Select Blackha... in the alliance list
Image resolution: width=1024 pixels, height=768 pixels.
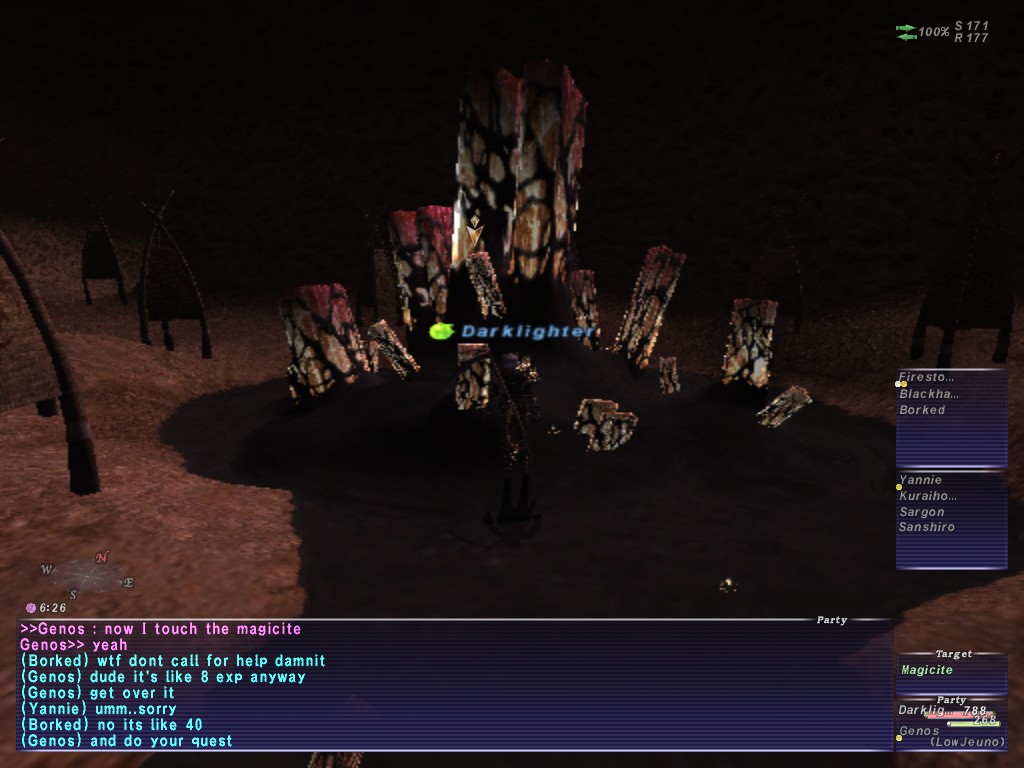point(927,394)
